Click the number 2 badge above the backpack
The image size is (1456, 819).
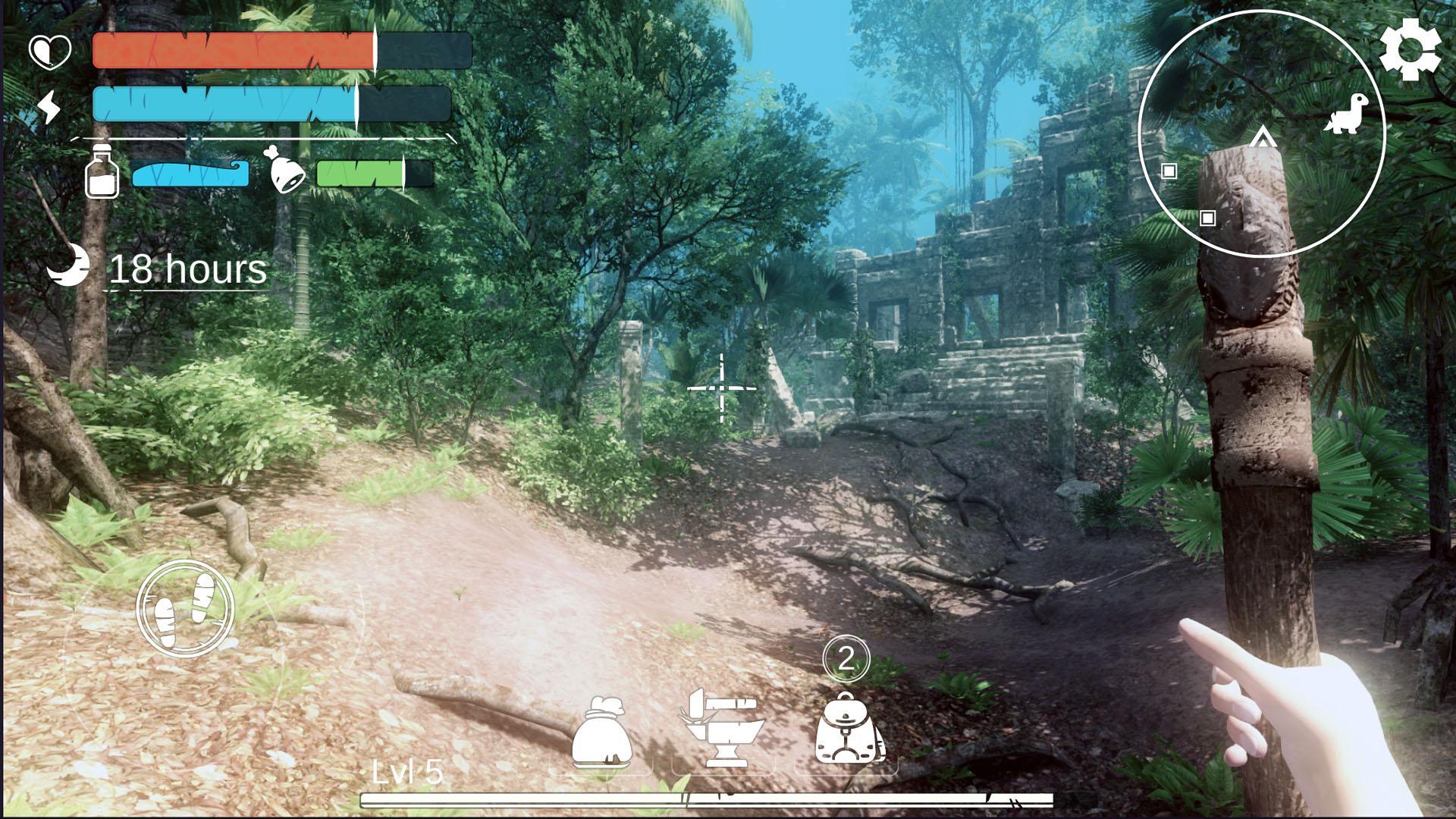[847, 658]
